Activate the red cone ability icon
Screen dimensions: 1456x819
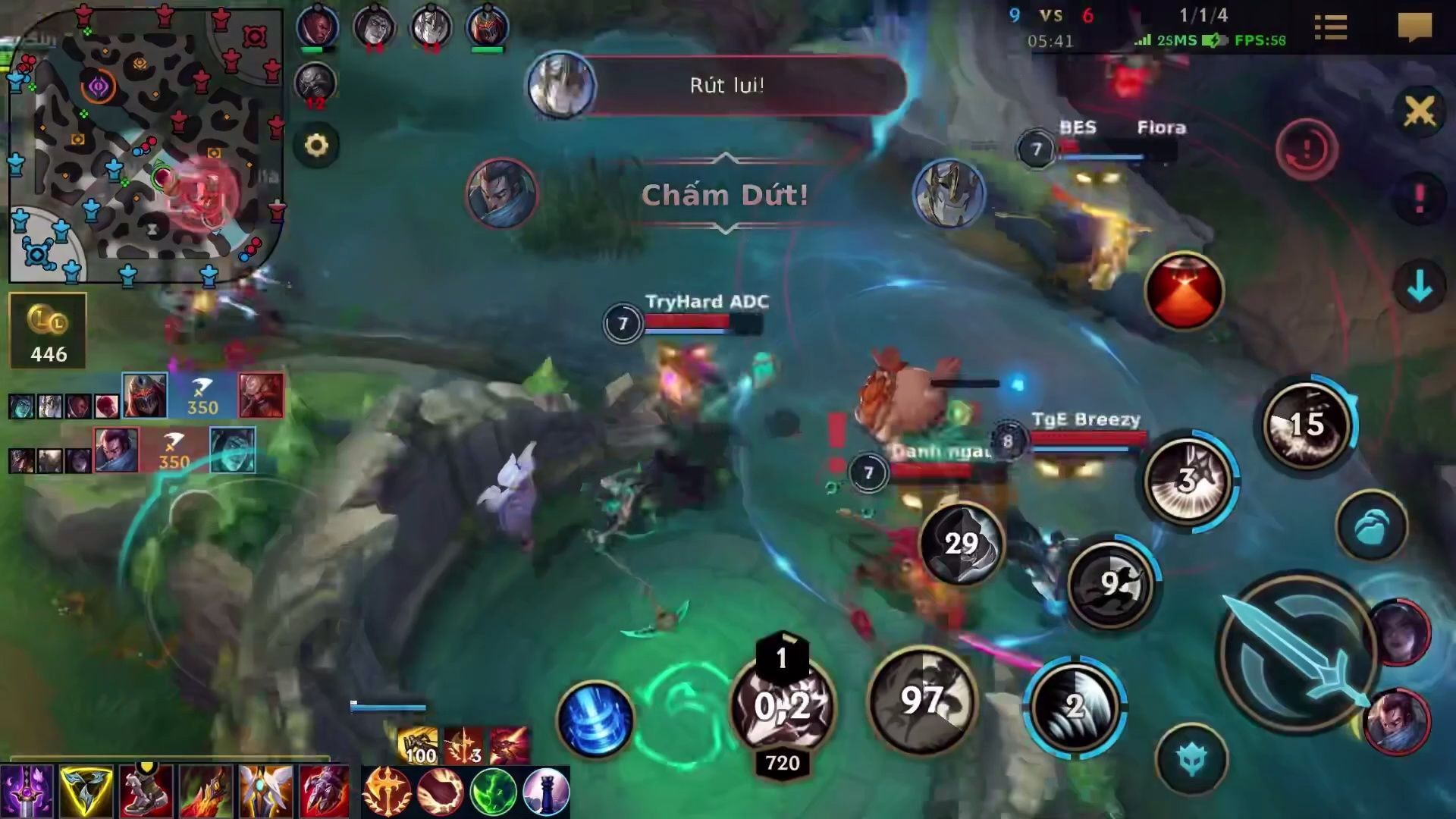click(1184, 292)
